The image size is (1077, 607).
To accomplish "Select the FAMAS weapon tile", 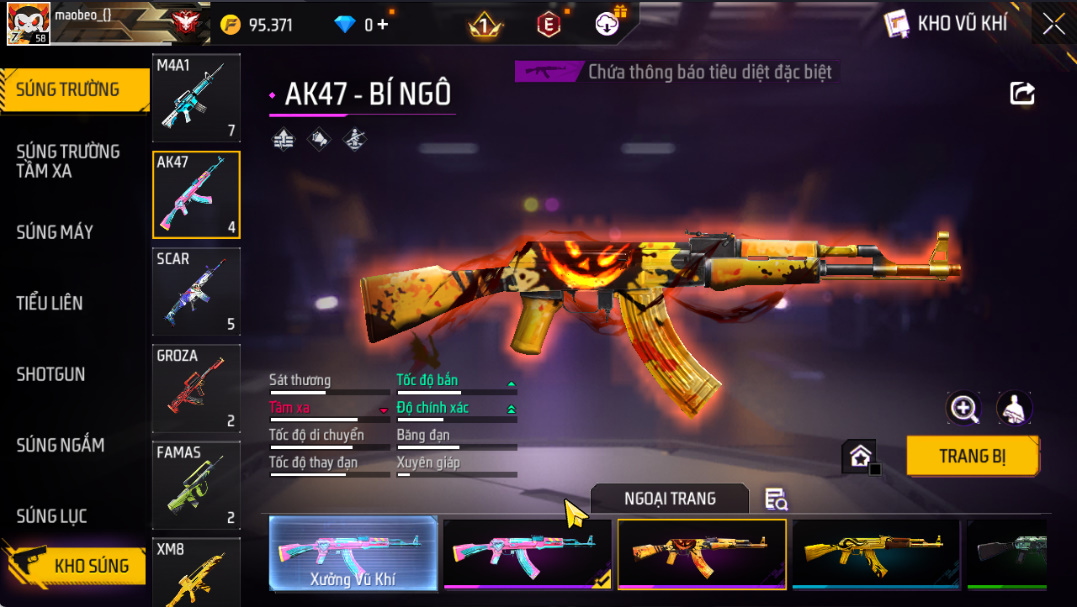I will [196, 485].
